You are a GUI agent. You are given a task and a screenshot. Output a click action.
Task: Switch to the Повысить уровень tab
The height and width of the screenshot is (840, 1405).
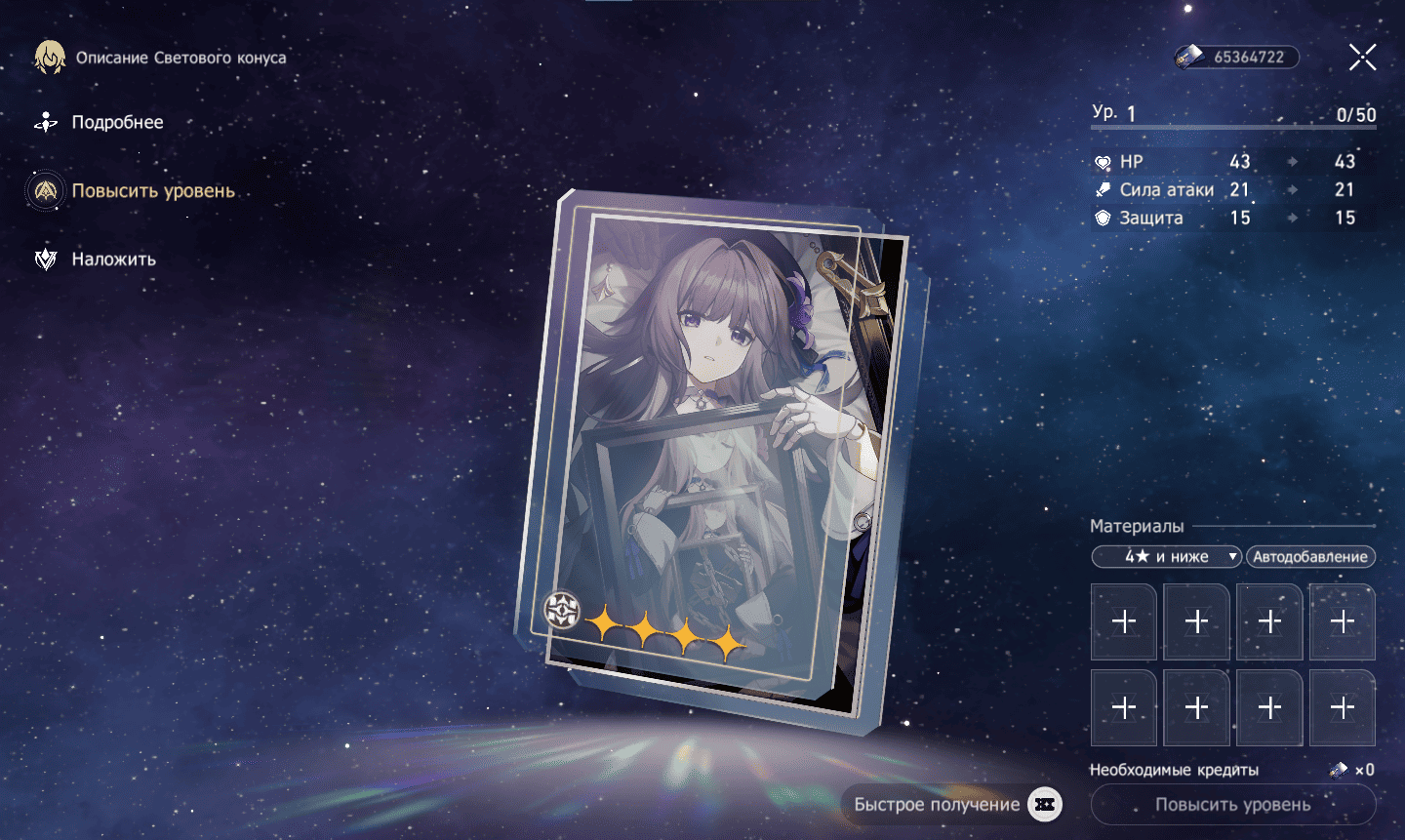click(152, 191)
